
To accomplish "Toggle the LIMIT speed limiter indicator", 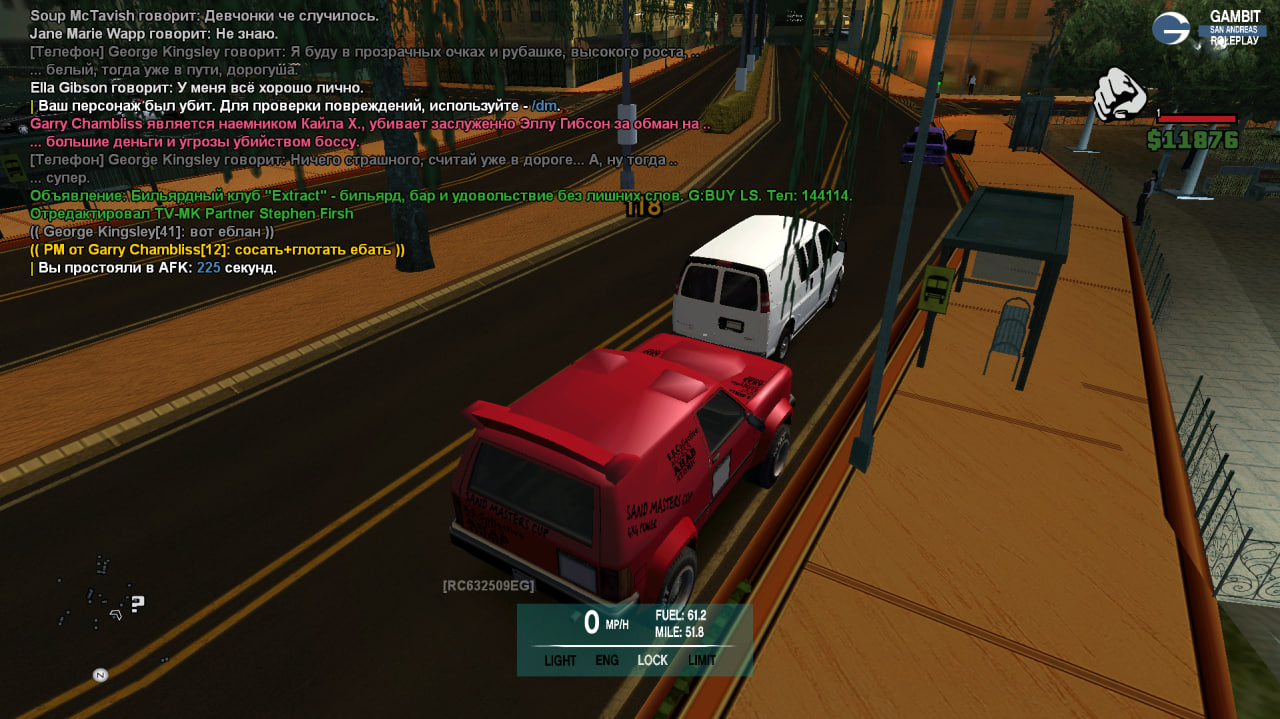I will pos(702,661).
